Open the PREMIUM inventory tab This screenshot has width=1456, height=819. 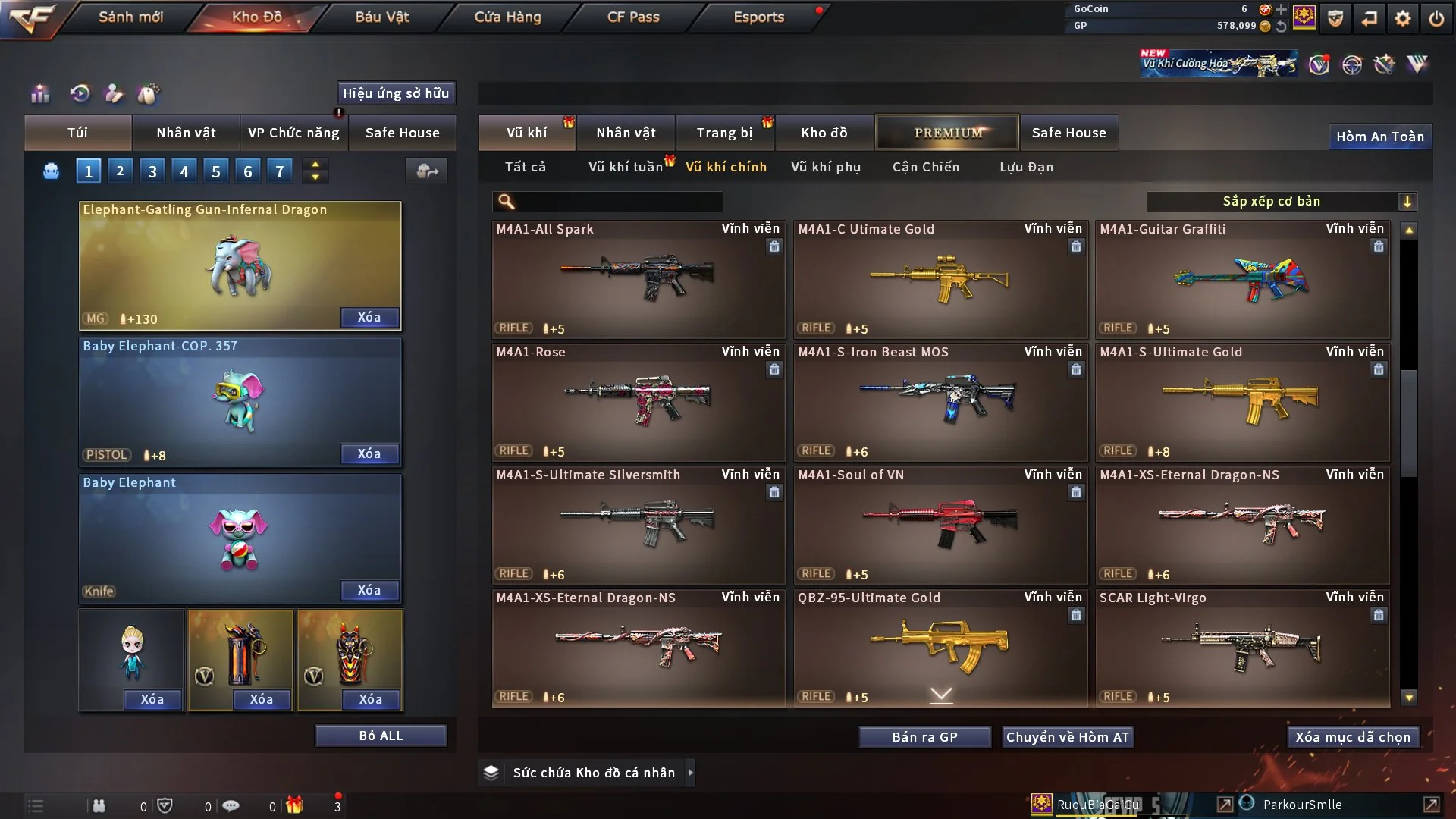pyautogui.click(x=947, y=133)
